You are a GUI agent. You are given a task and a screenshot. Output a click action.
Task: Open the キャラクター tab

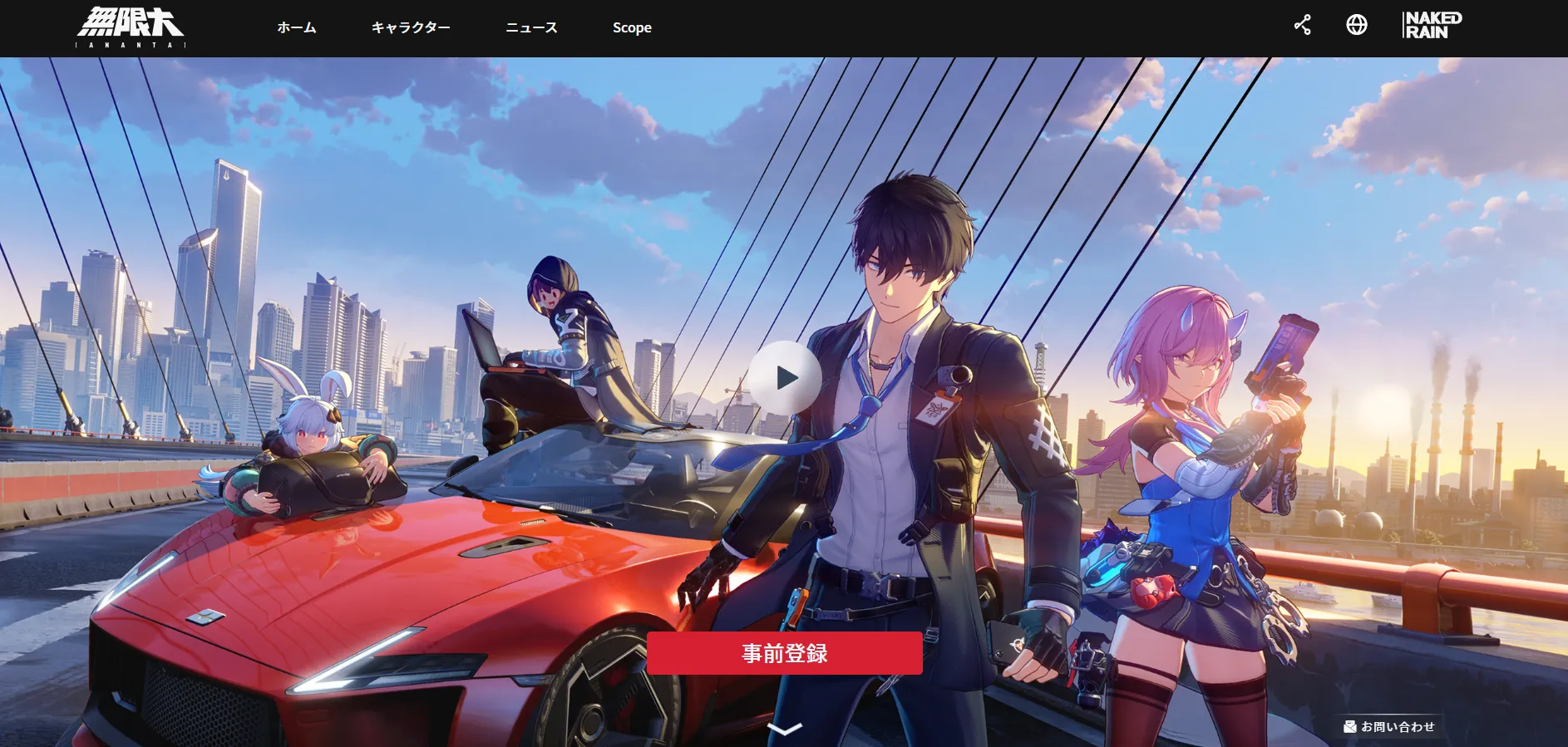point(412,27)
